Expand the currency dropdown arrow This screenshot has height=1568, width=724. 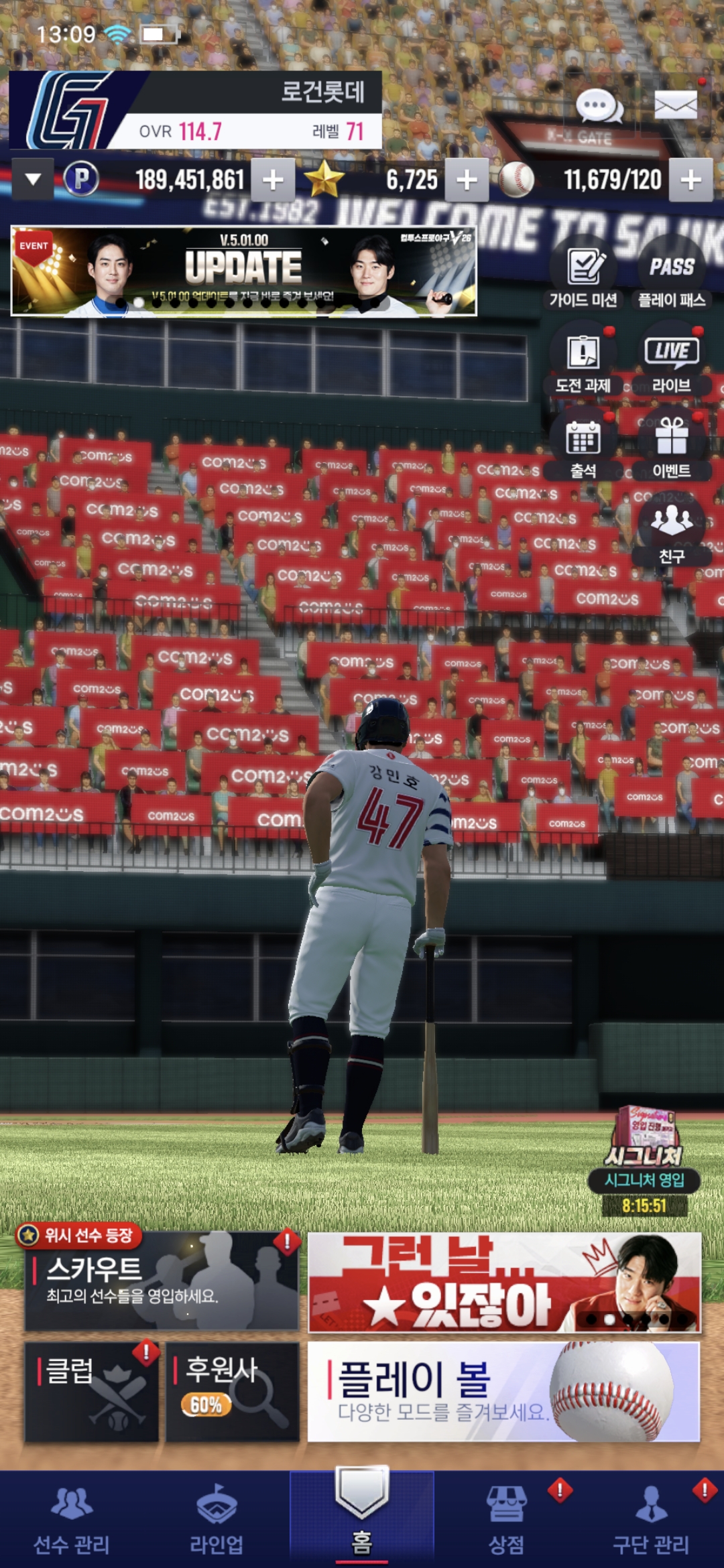[x=33, y=180]
